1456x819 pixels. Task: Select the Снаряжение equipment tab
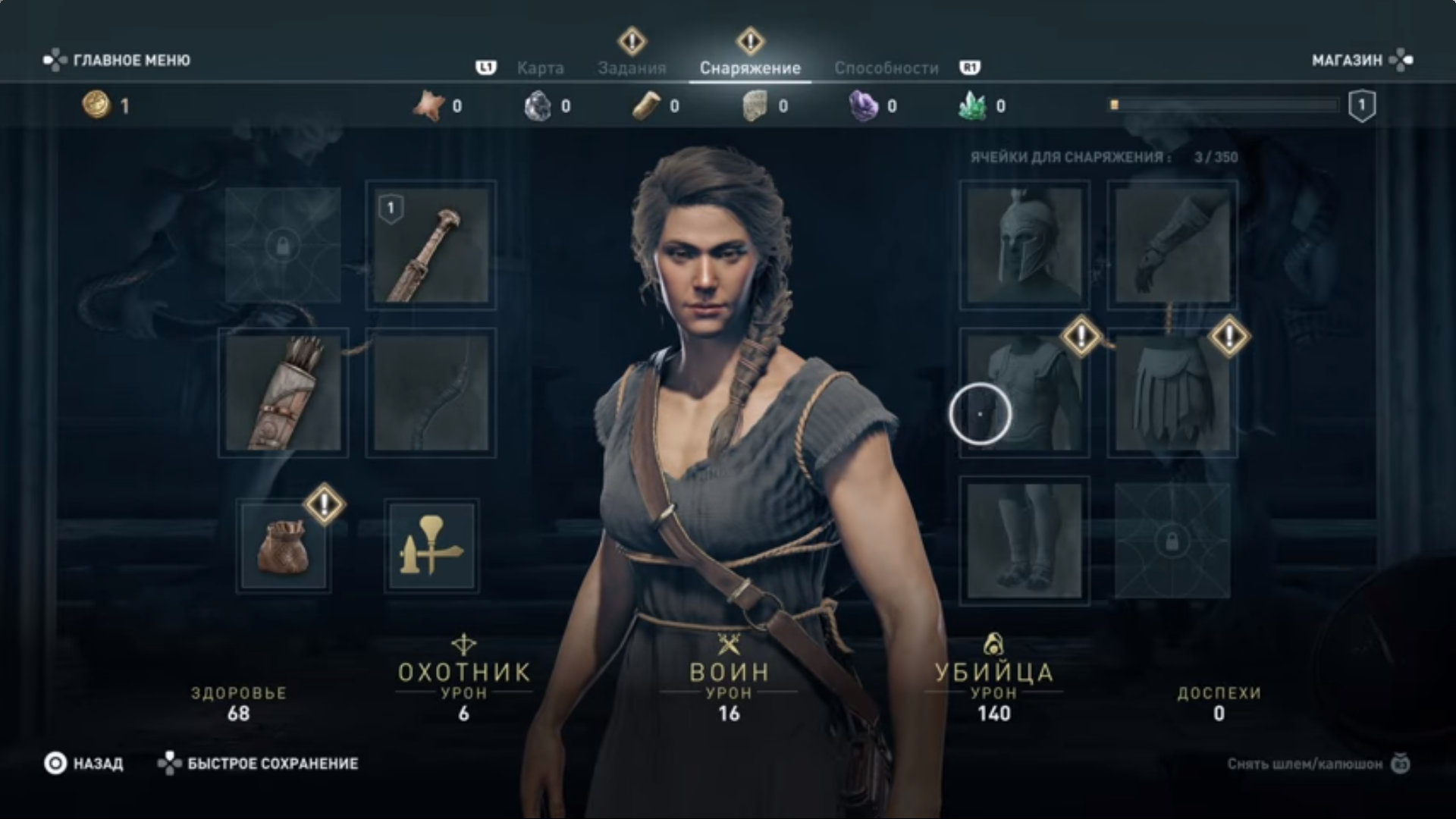click(750, 68)
